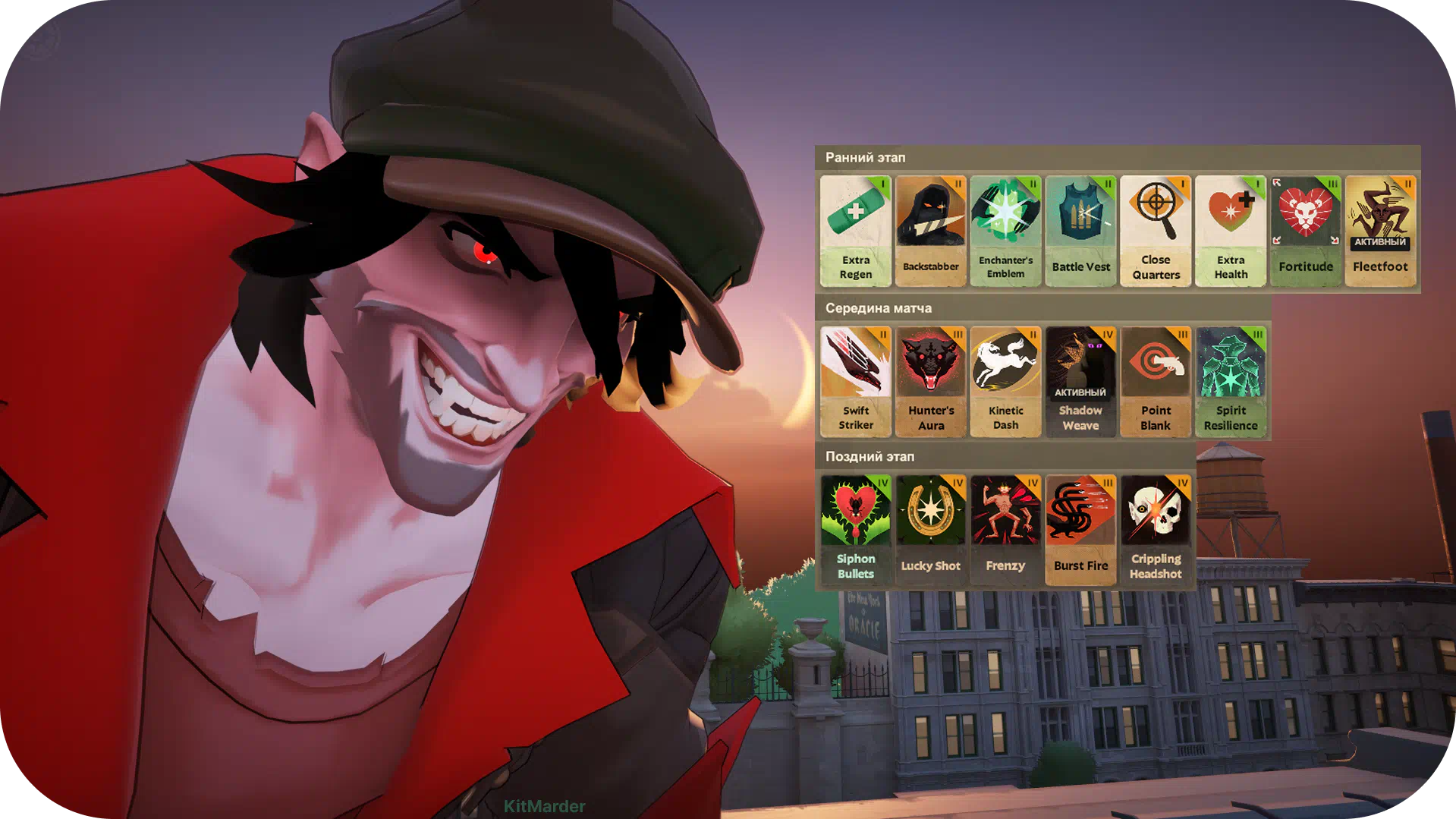Select the Close Quarters item
Viewport: 1456px width, 819px height.
point(1156,231)
